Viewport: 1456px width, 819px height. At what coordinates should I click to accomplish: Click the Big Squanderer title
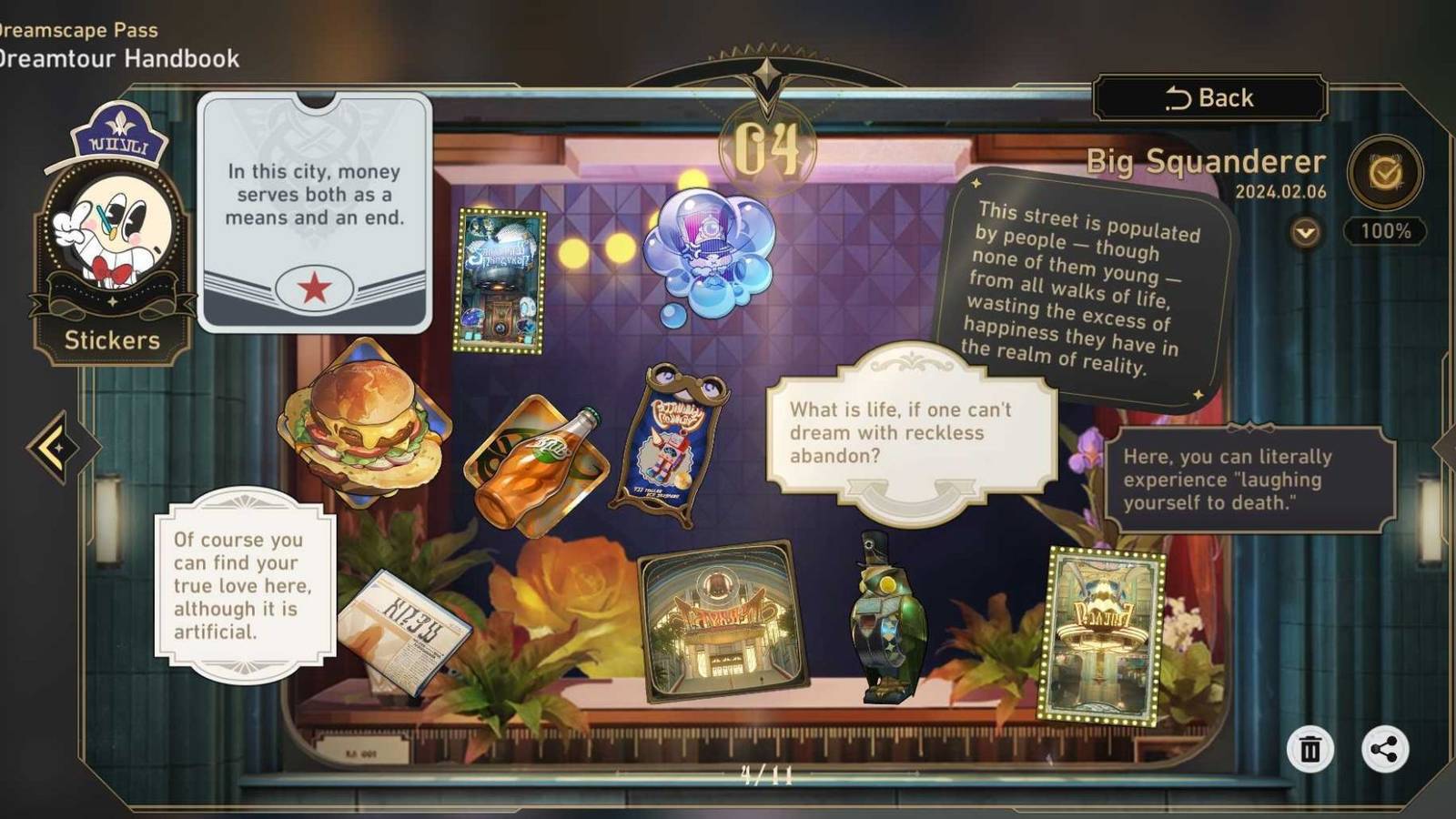coord(1206,162)
